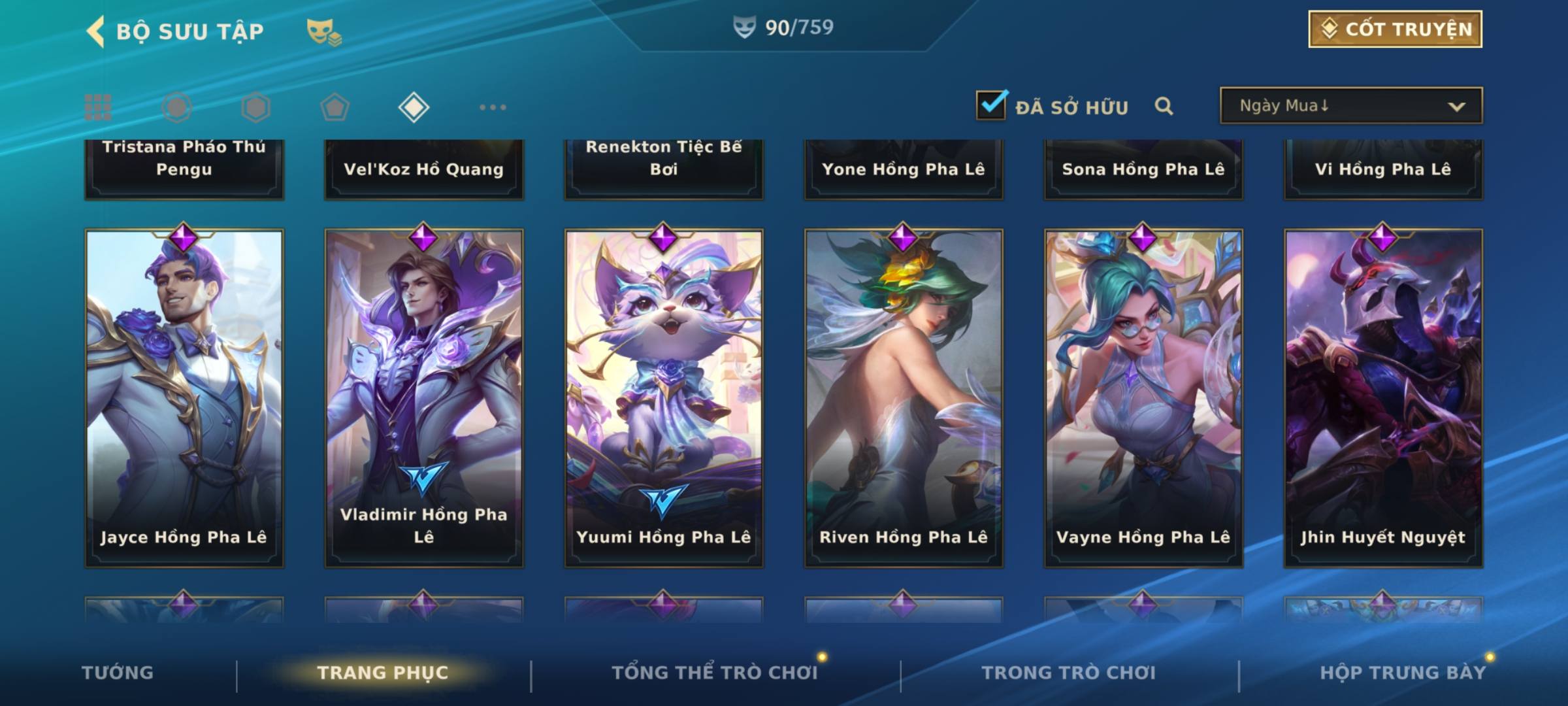Select the pentagon rarity filter icon
Image resolution: width=1568 pixels, height=706 pixels.
pos(335,107)
